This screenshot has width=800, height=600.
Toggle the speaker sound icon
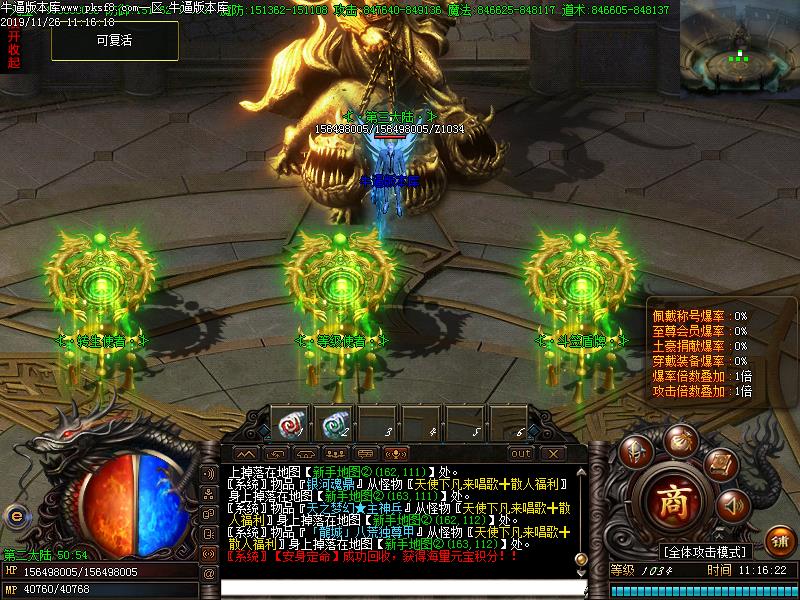pos(733,505)
